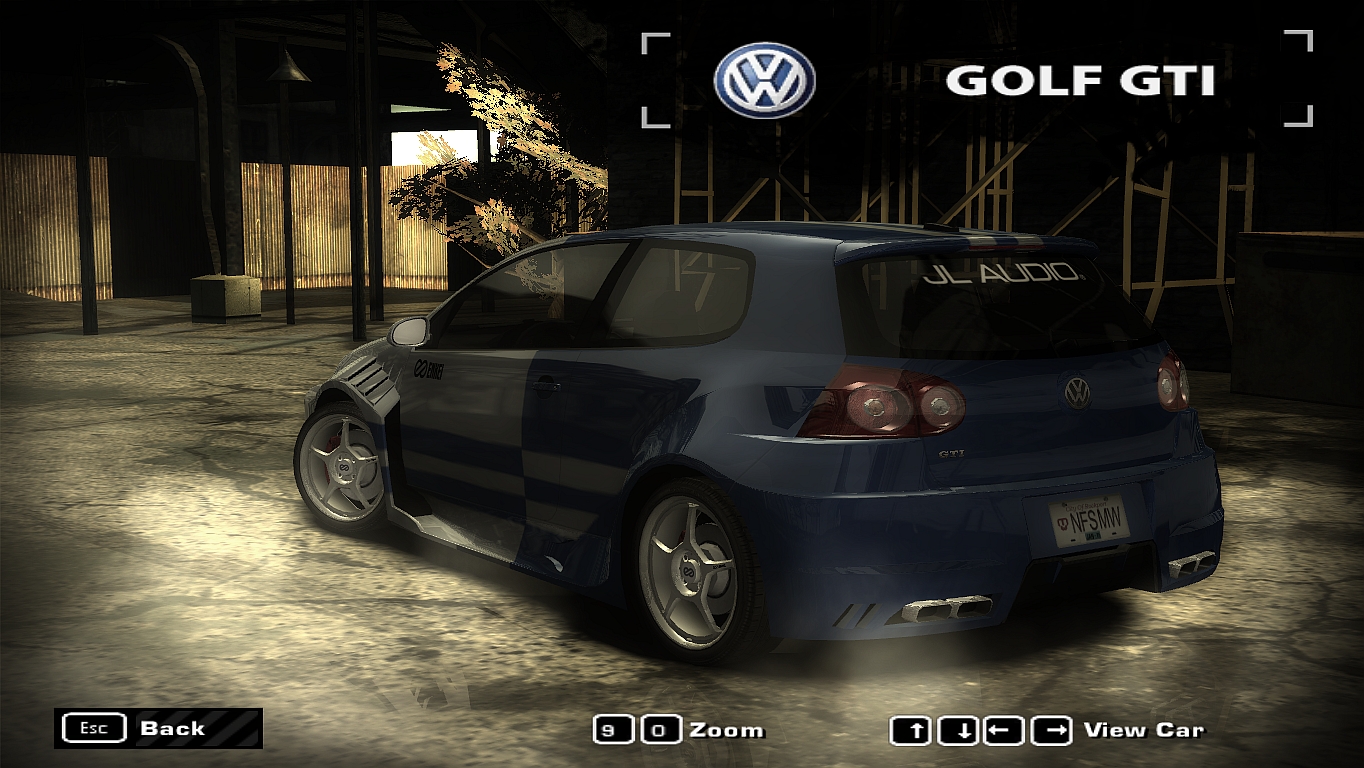Go back using the Back button
The width and height of the screenshot is (1364, 768).
(158, 728)
